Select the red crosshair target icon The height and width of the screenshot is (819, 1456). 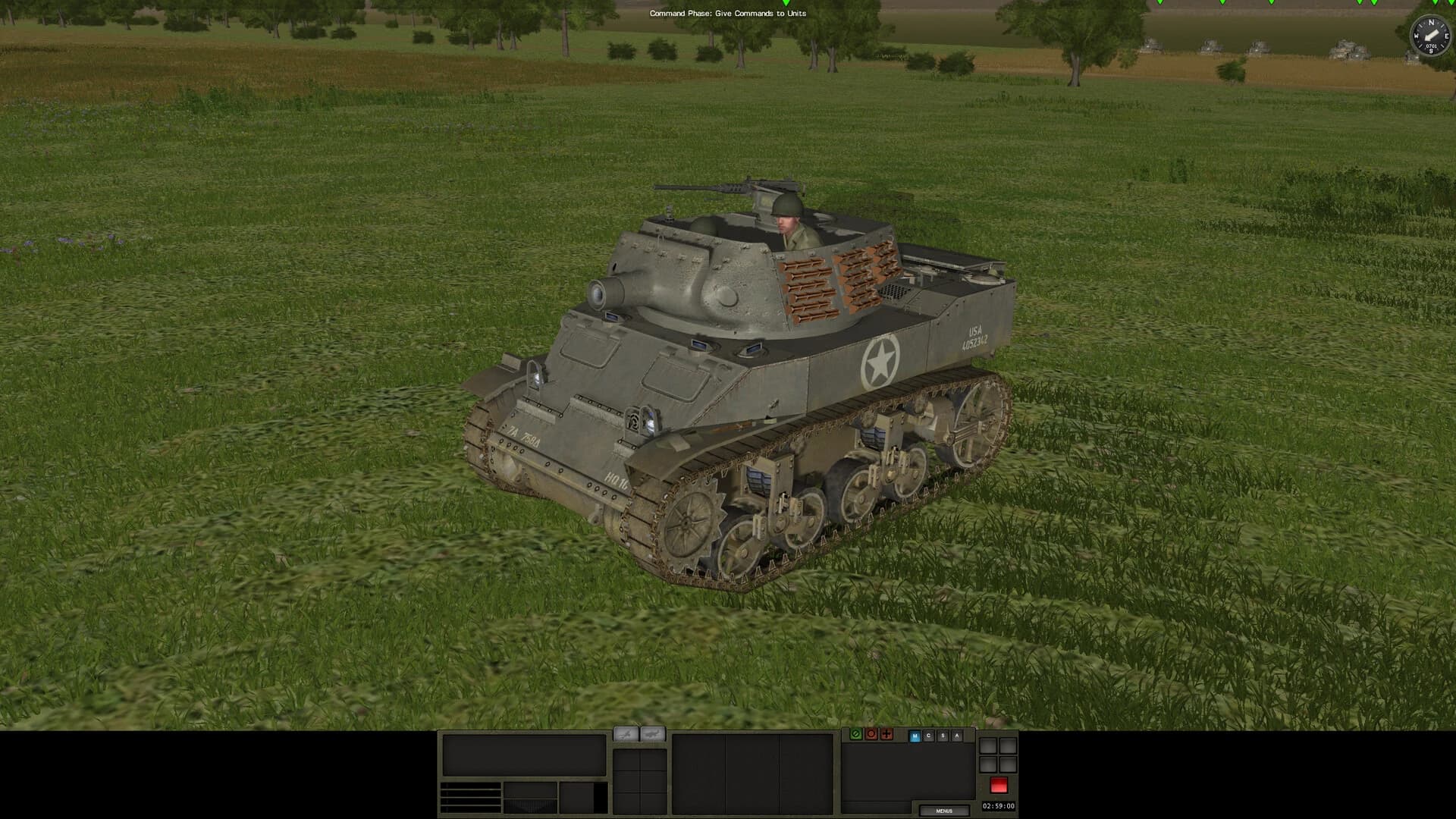click(886, 735)
